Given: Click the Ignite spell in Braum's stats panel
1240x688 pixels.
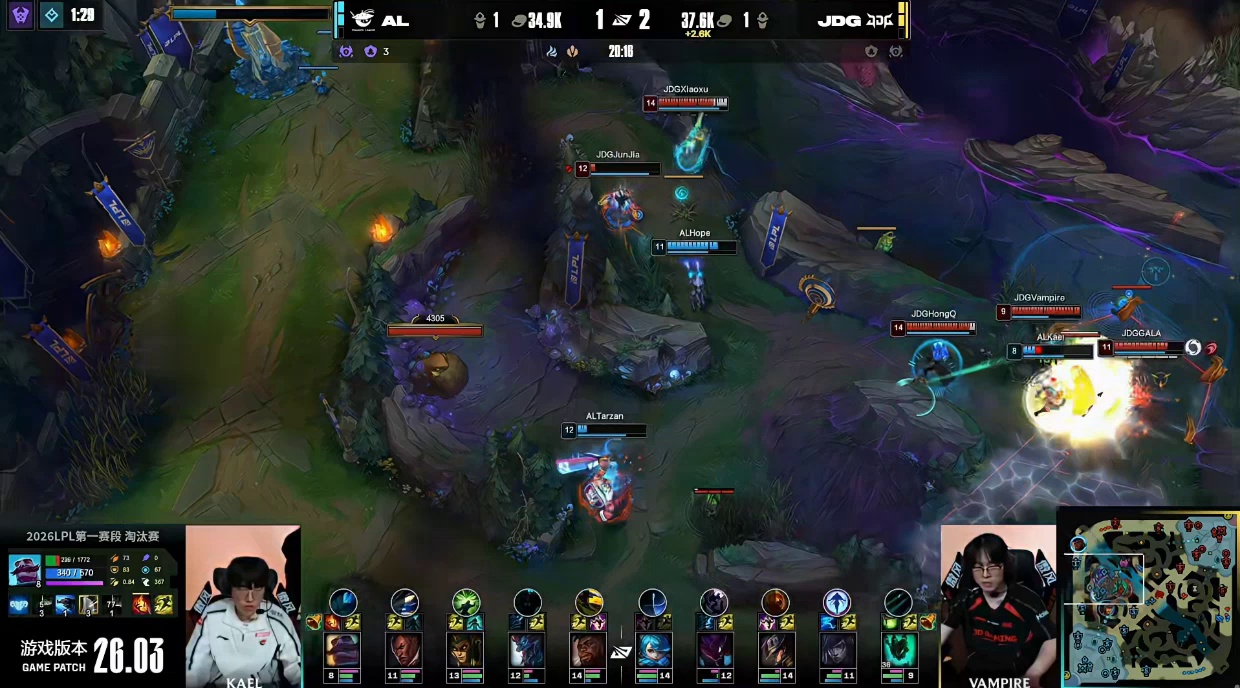Looking at the screenshot, I should [142, 604].
